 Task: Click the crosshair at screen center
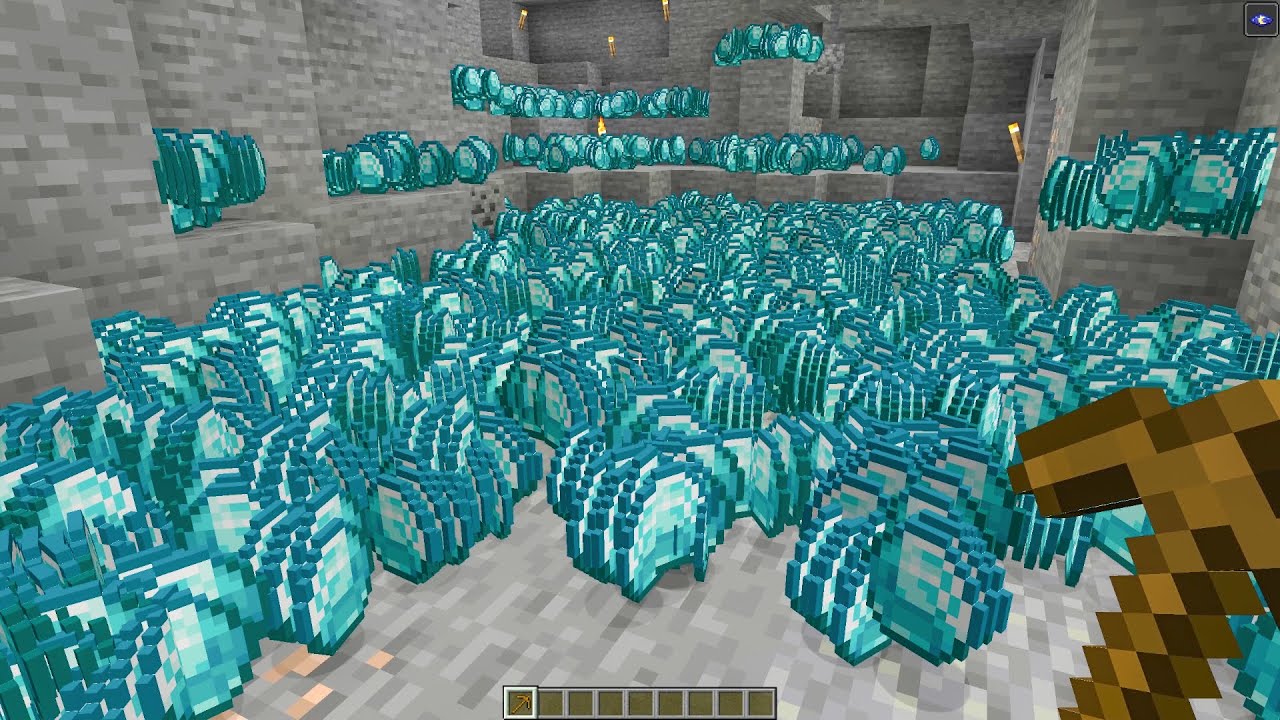click(640, 358)
